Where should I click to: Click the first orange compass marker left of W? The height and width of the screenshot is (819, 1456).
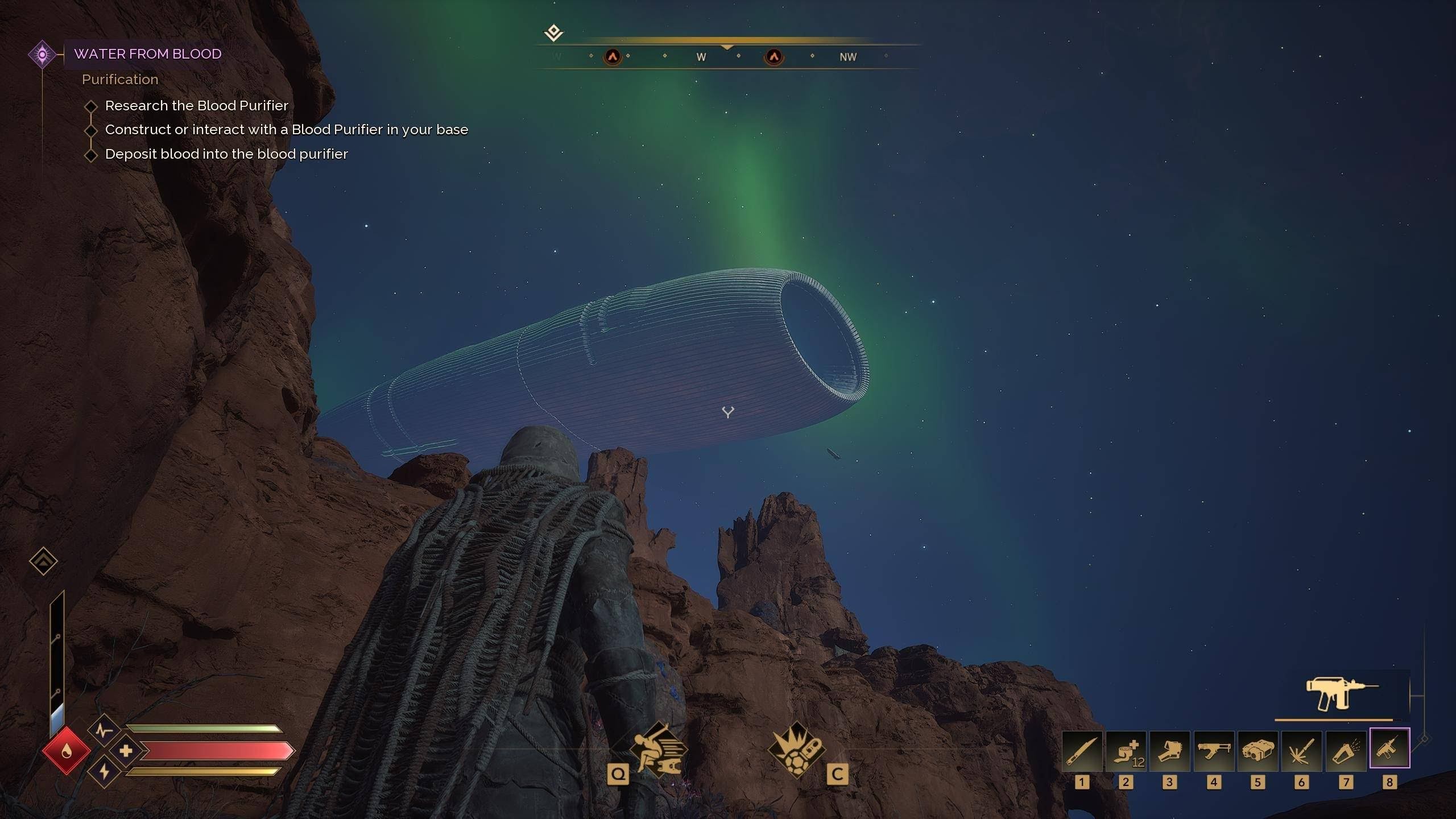point(613,56)
